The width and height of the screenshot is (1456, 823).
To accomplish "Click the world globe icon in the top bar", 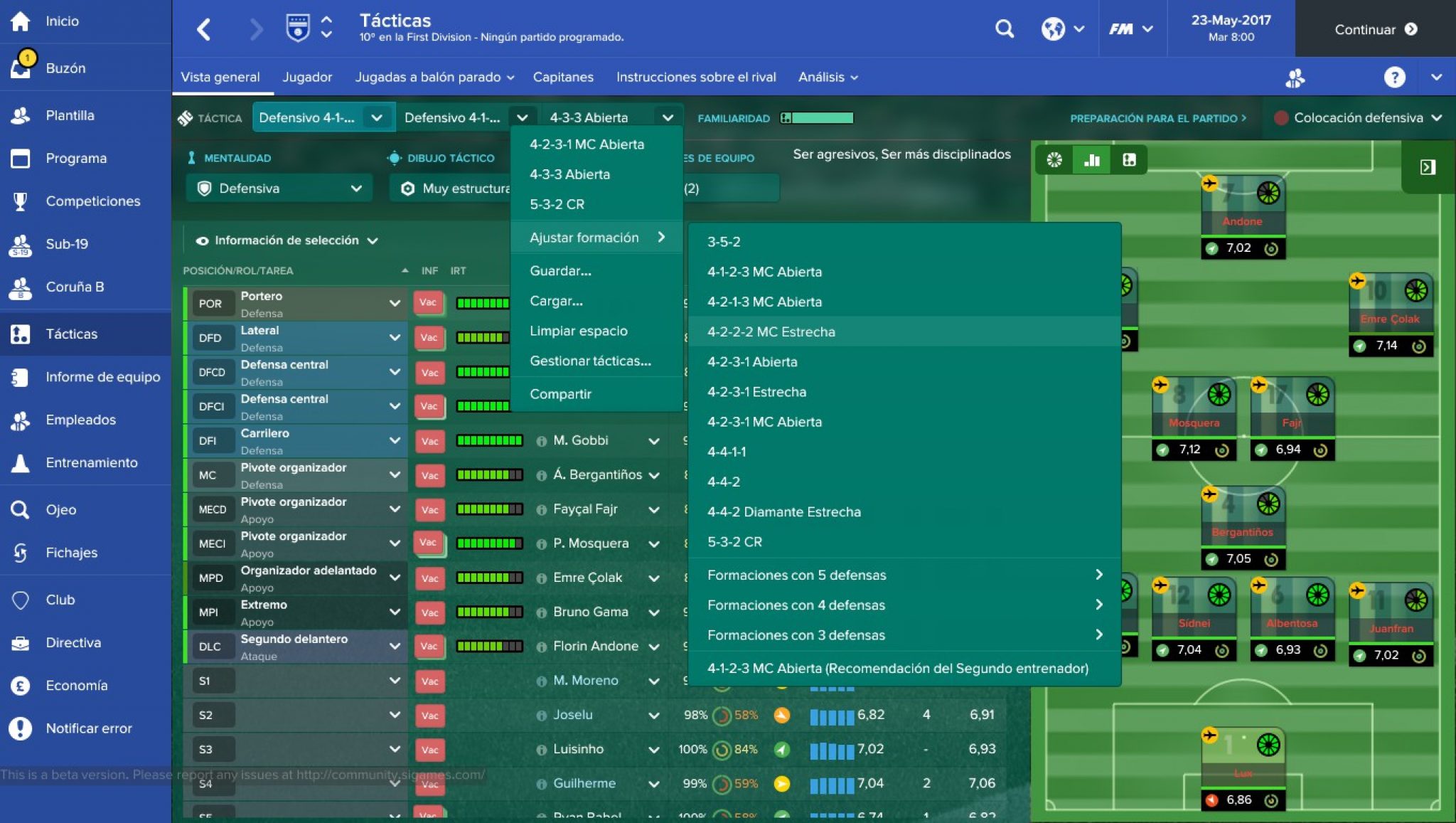I will pos(1054,29).
